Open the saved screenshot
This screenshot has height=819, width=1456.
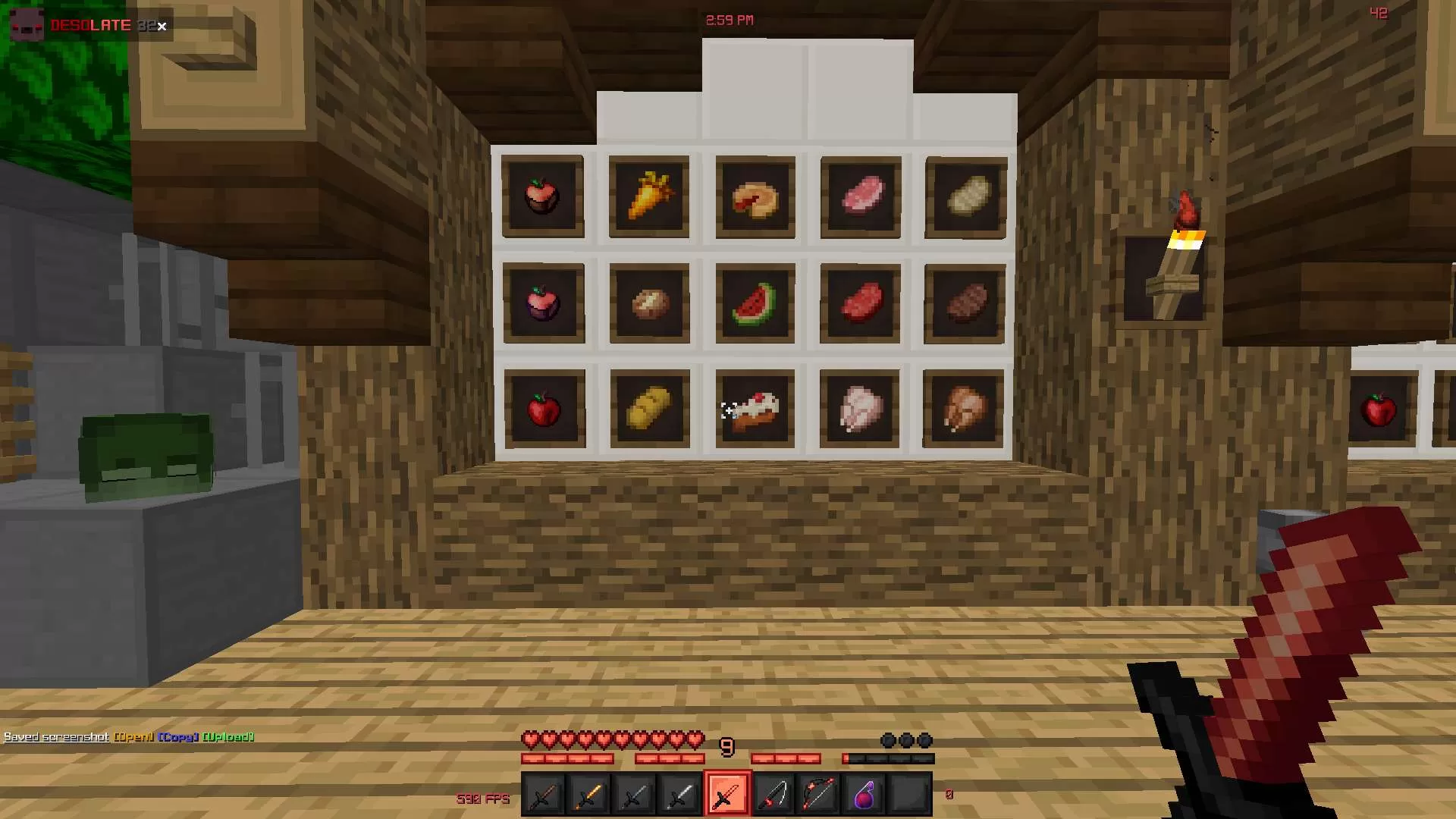pyautogui.click(x=133, y=736)
